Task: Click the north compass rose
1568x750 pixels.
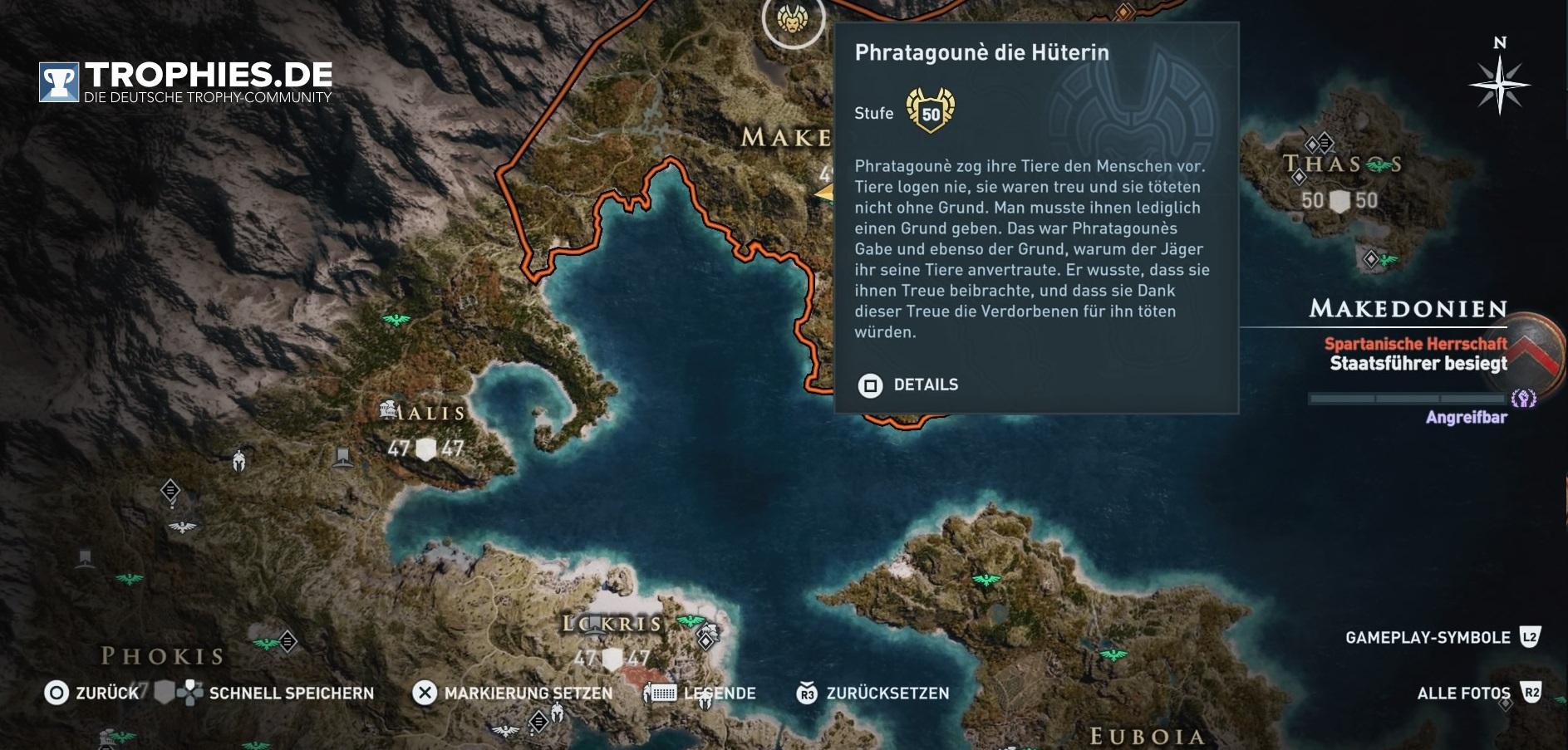Action: click(1499, 83)
